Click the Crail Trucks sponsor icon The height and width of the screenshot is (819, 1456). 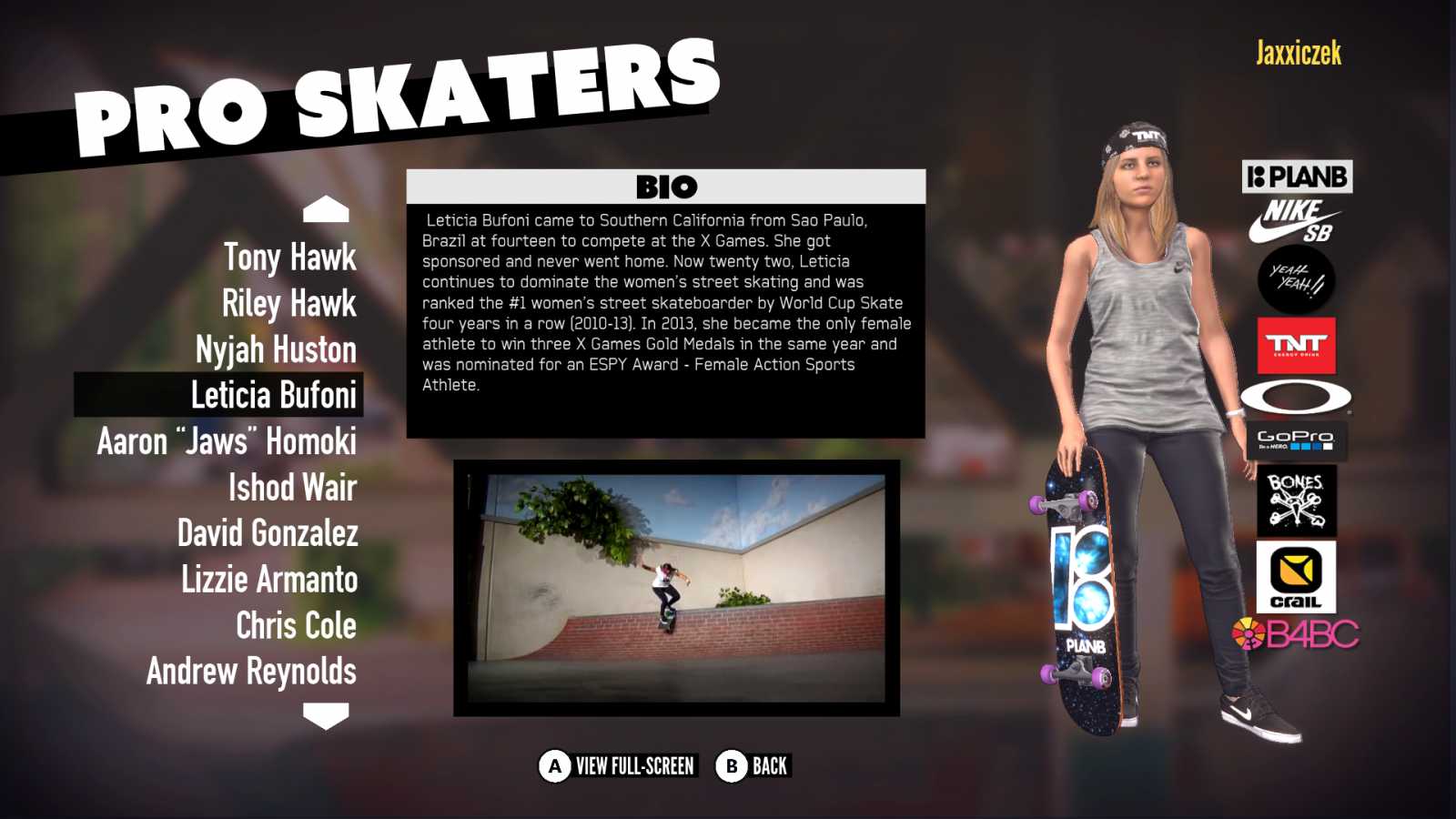(1296, 575)
